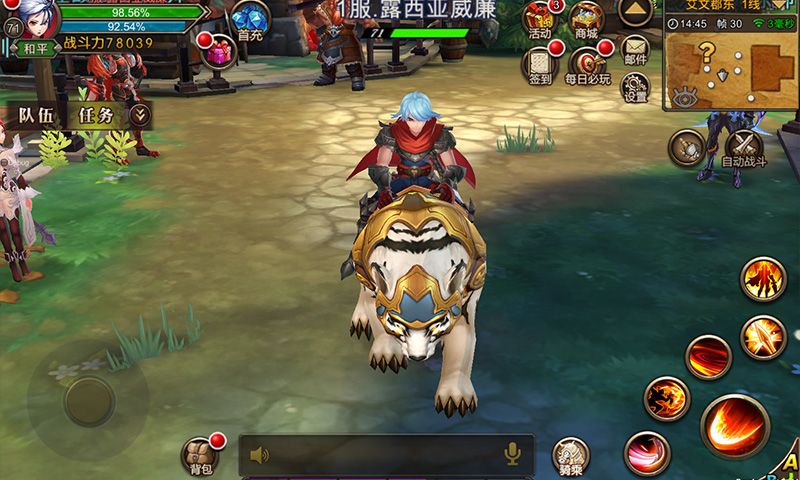
Task: Open the 邮件 mail envelope
Action: (636, 50)
